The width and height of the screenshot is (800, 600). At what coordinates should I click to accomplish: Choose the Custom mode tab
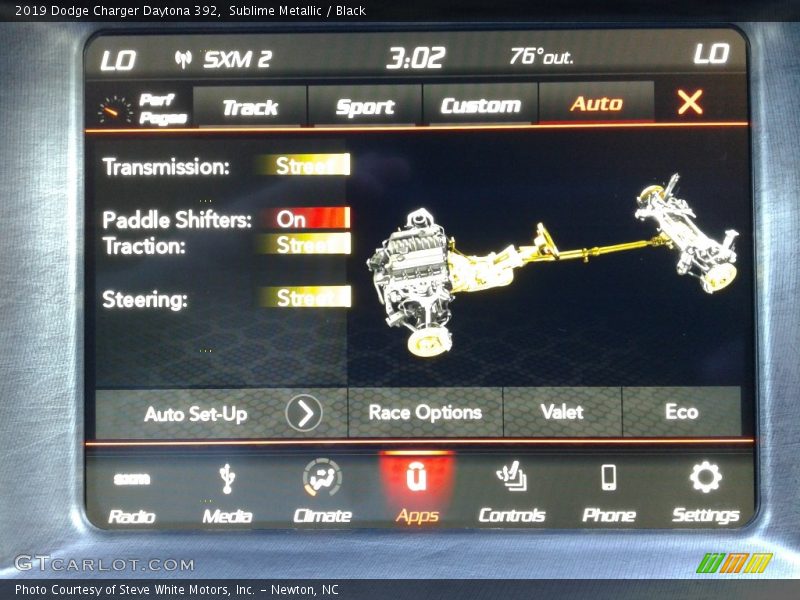pyautogui.click(x=480, y=105)
